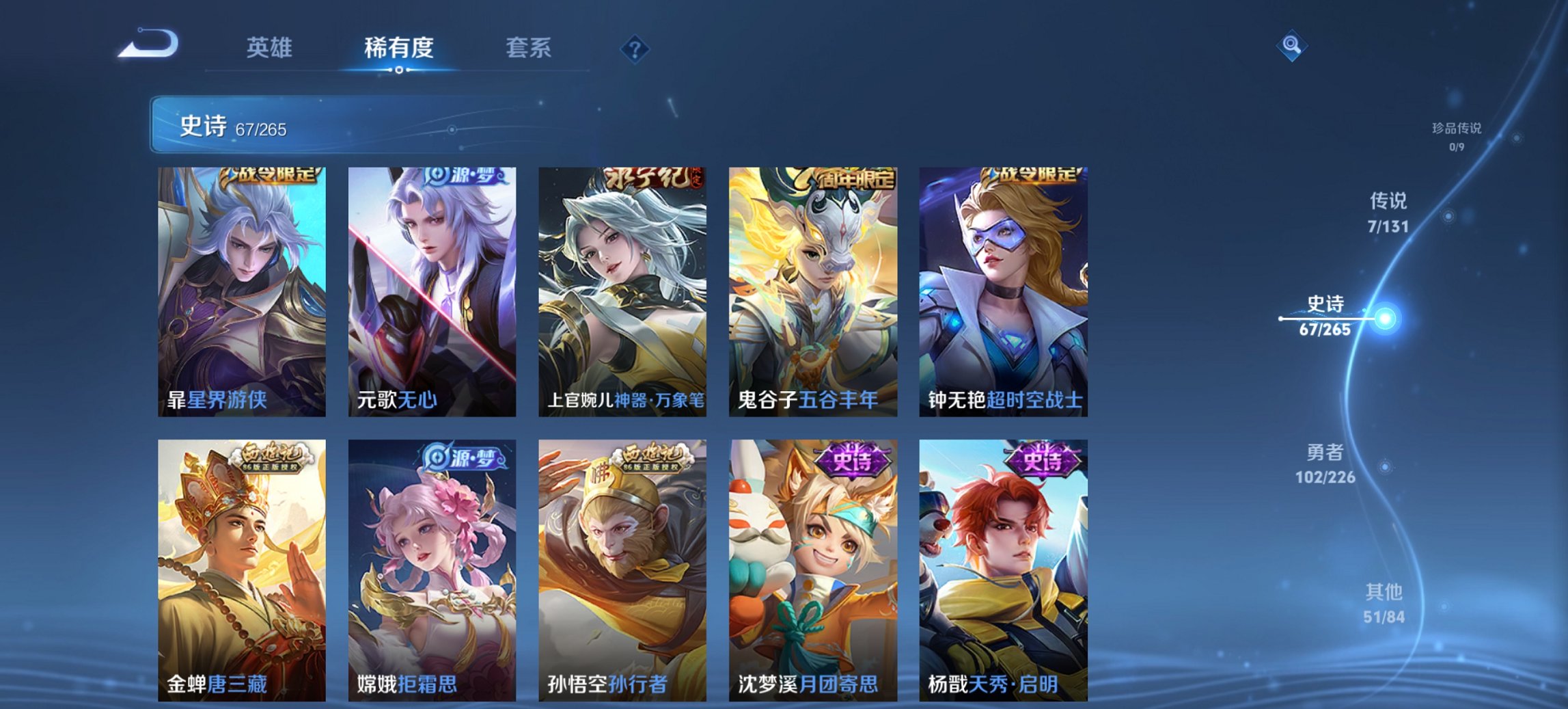Open search with the magnifier icon

(1290, 46)
